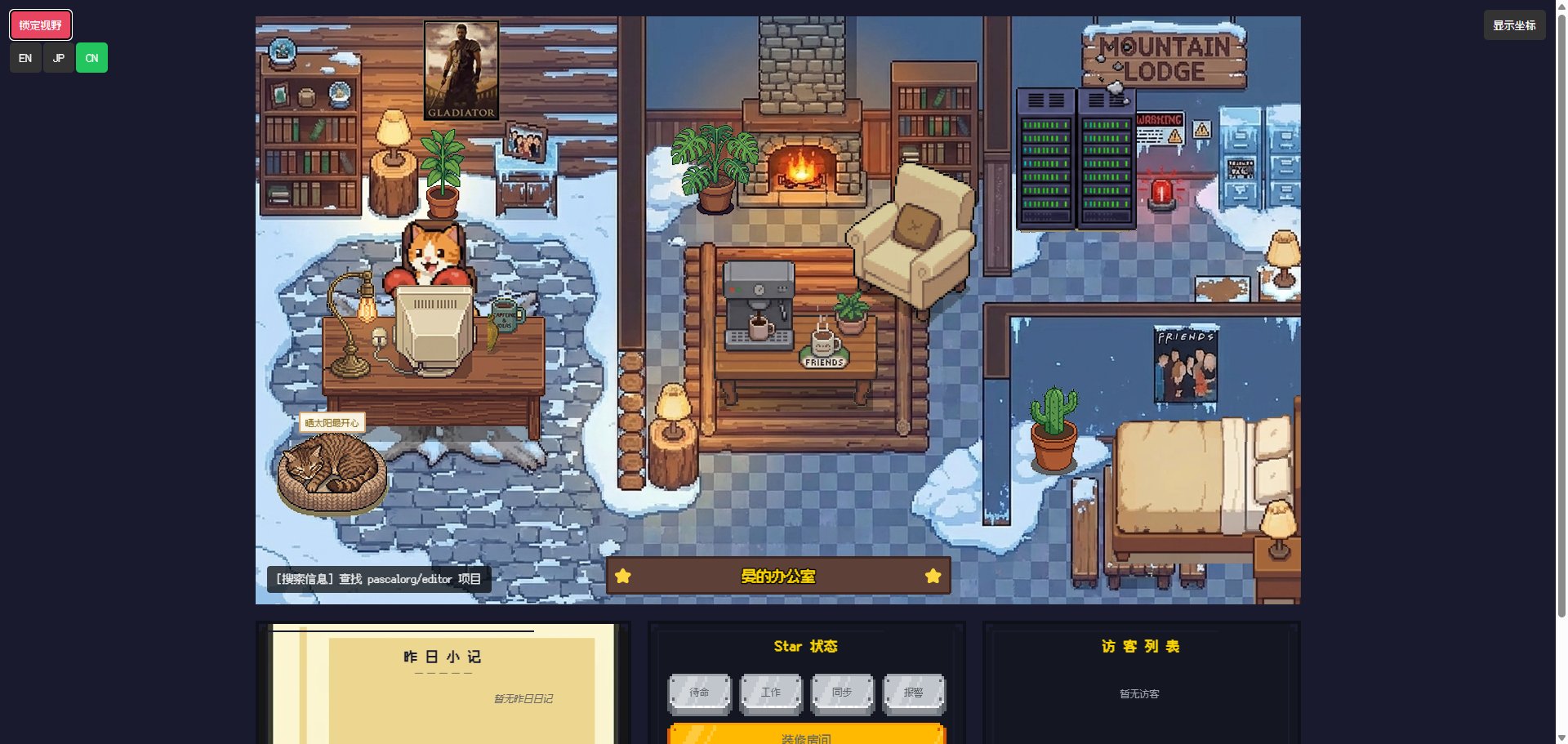Screen dimensions: 1568x744
Task: Set Star status to 同步
Action: pyautogui.click(x=842, y=693)
